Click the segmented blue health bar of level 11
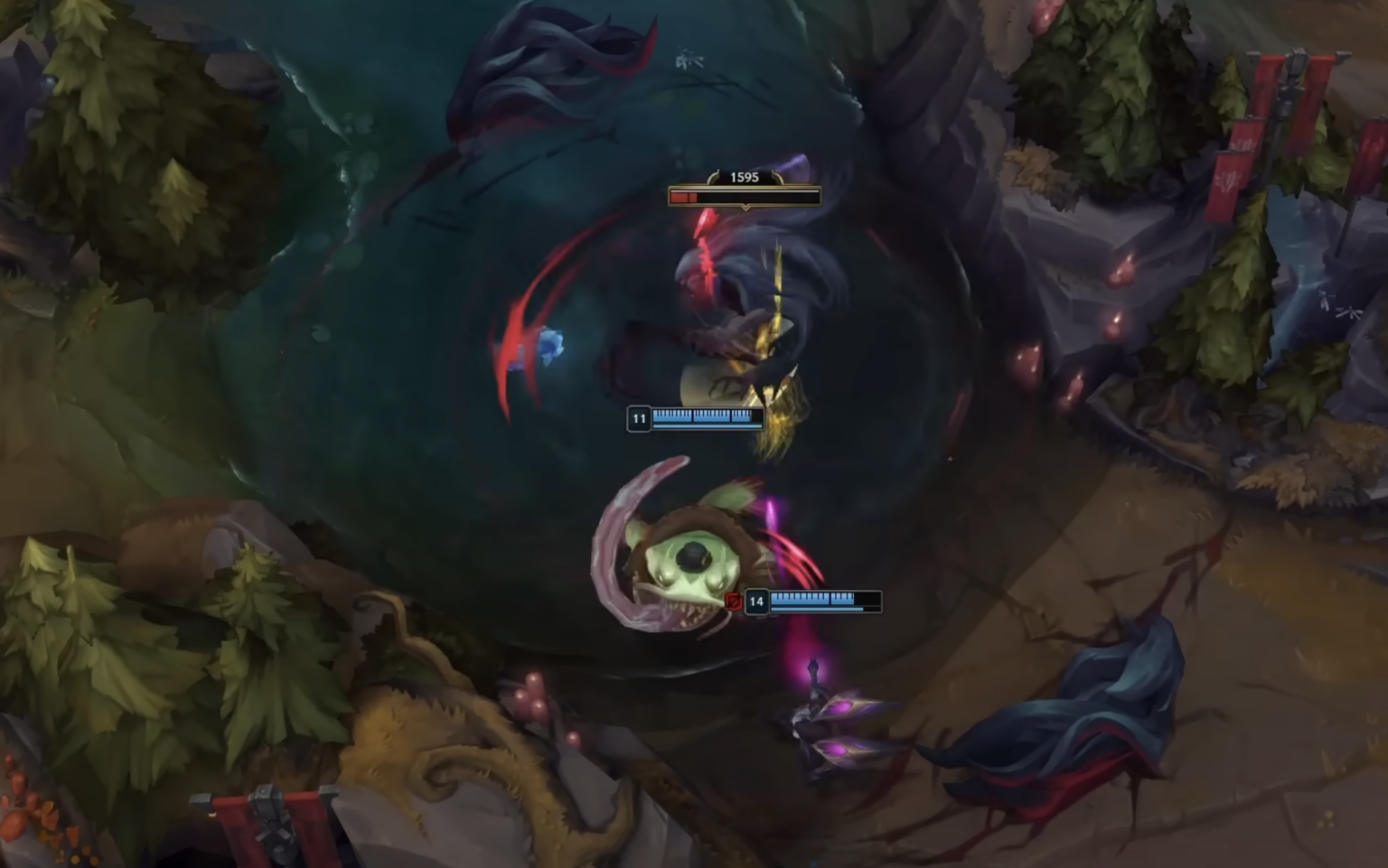The width and height of the screenshot is (1388, 868). point(703,416)
